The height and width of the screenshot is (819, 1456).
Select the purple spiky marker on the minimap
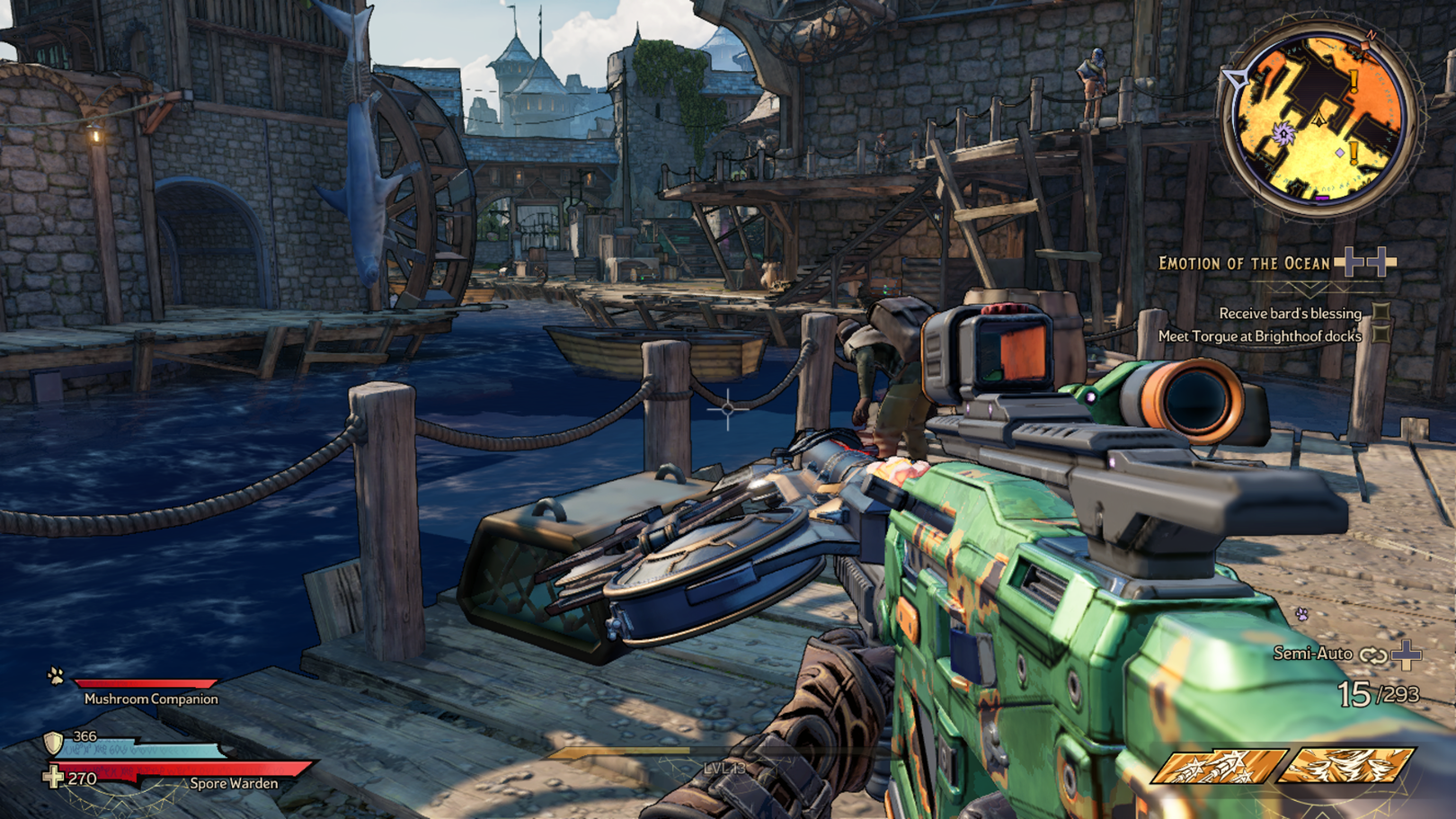(x=1283, y=134)
